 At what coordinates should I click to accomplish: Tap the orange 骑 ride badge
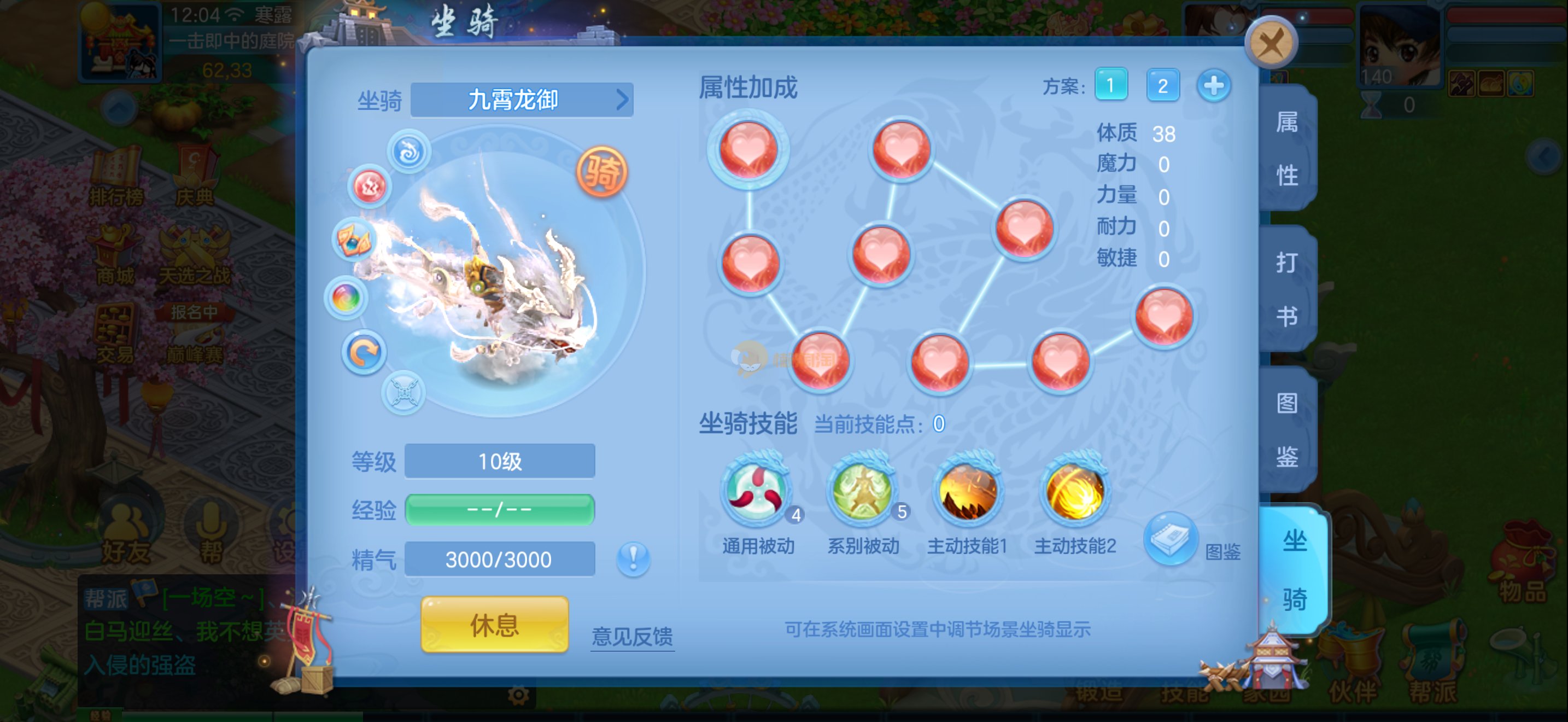coord(601,172)
